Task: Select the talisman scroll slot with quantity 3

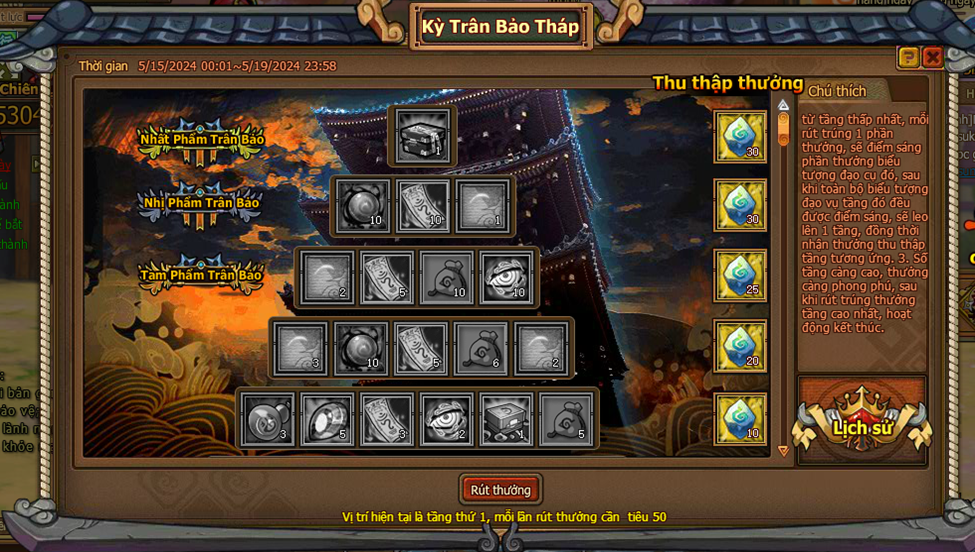Action: 387,419
